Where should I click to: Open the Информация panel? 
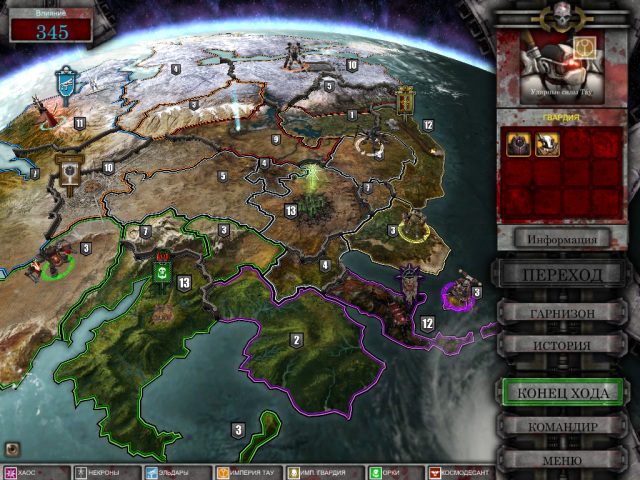[563, 238]
